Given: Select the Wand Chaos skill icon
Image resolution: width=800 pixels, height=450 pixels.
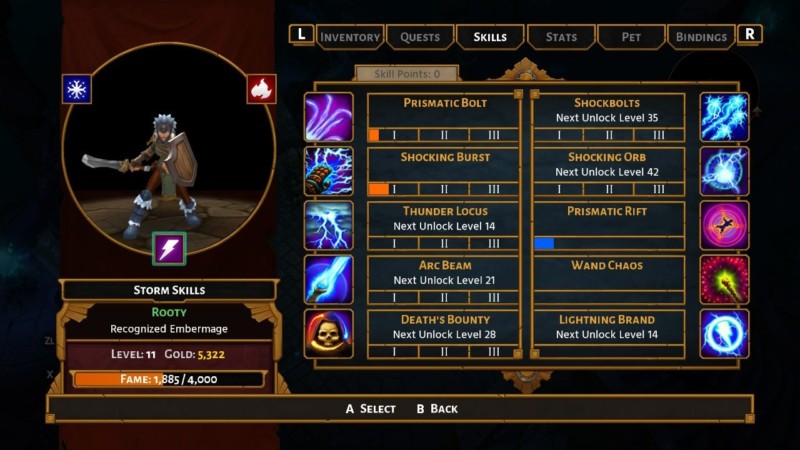Looking at the screenshot, I should click(724, 279).
